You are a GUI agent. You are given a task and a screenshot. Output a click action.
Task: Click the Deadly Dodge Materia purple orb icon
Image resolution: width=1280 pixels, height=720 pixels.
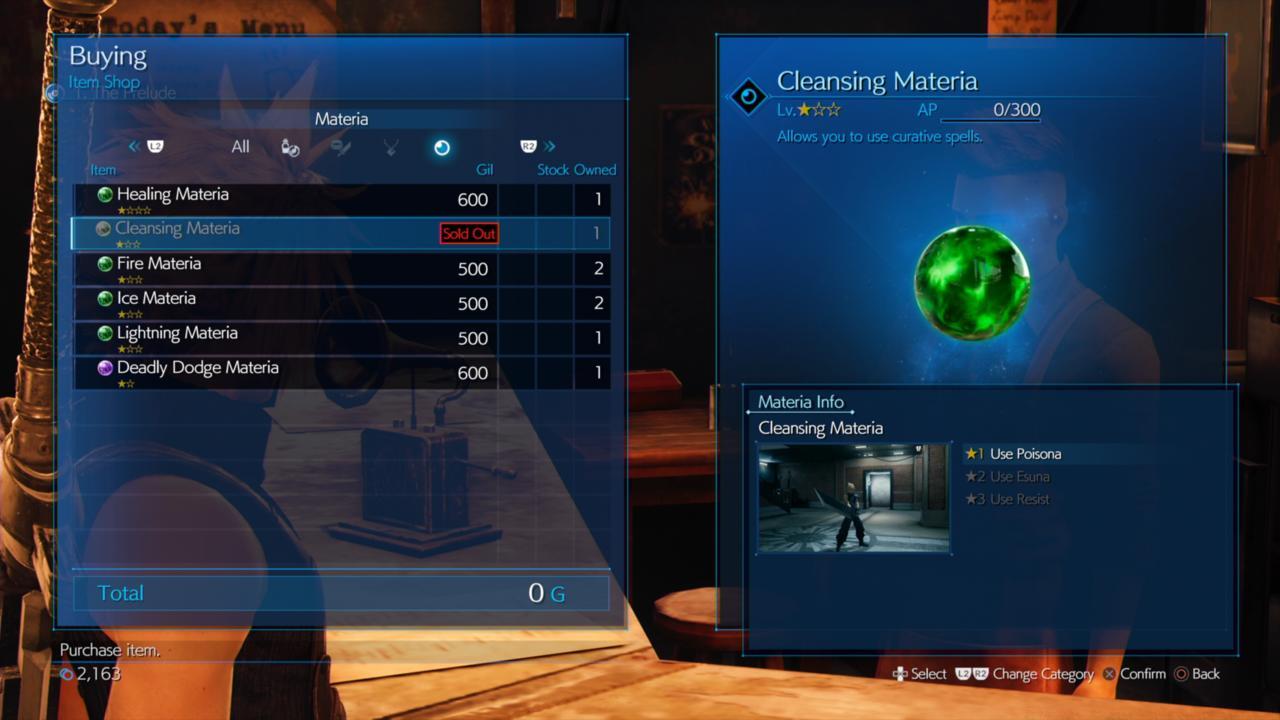(104, 367)
